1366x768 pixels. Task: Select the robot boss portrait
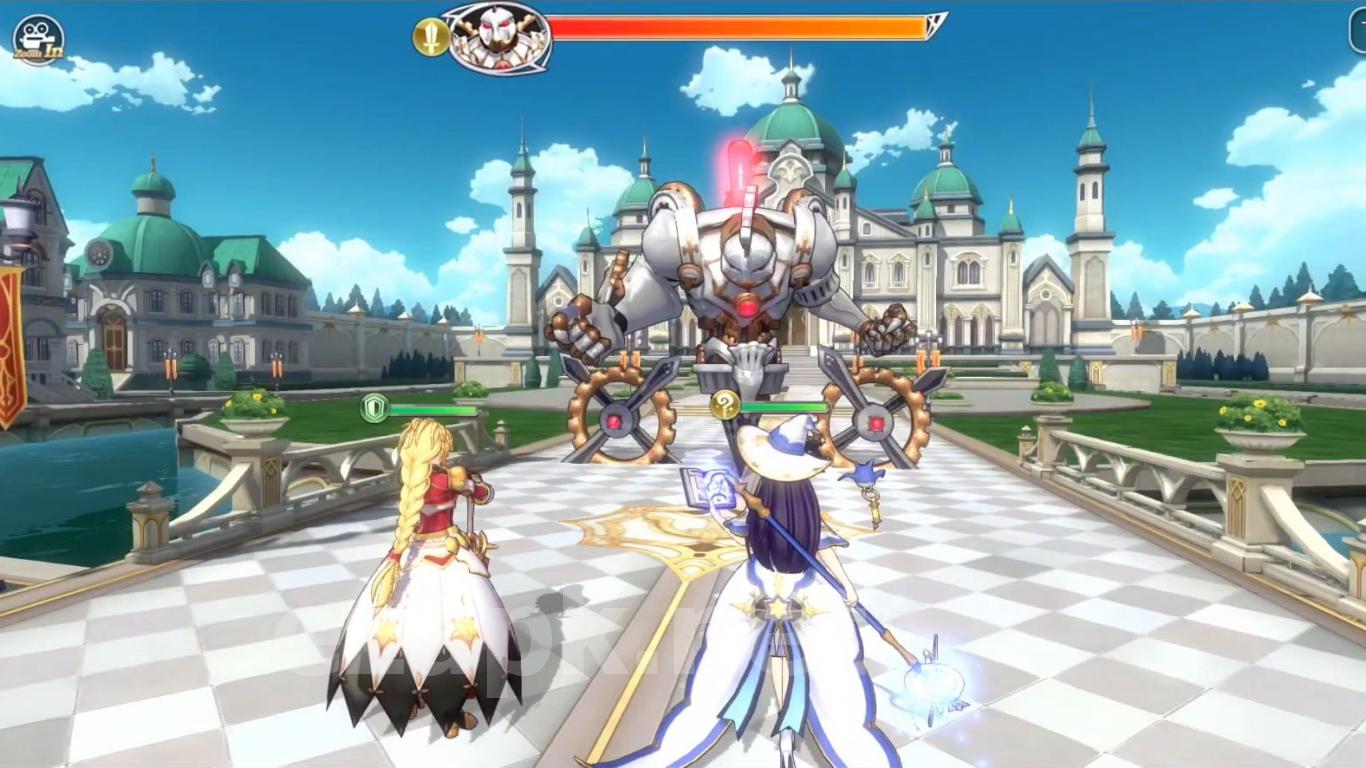[497, 37]
